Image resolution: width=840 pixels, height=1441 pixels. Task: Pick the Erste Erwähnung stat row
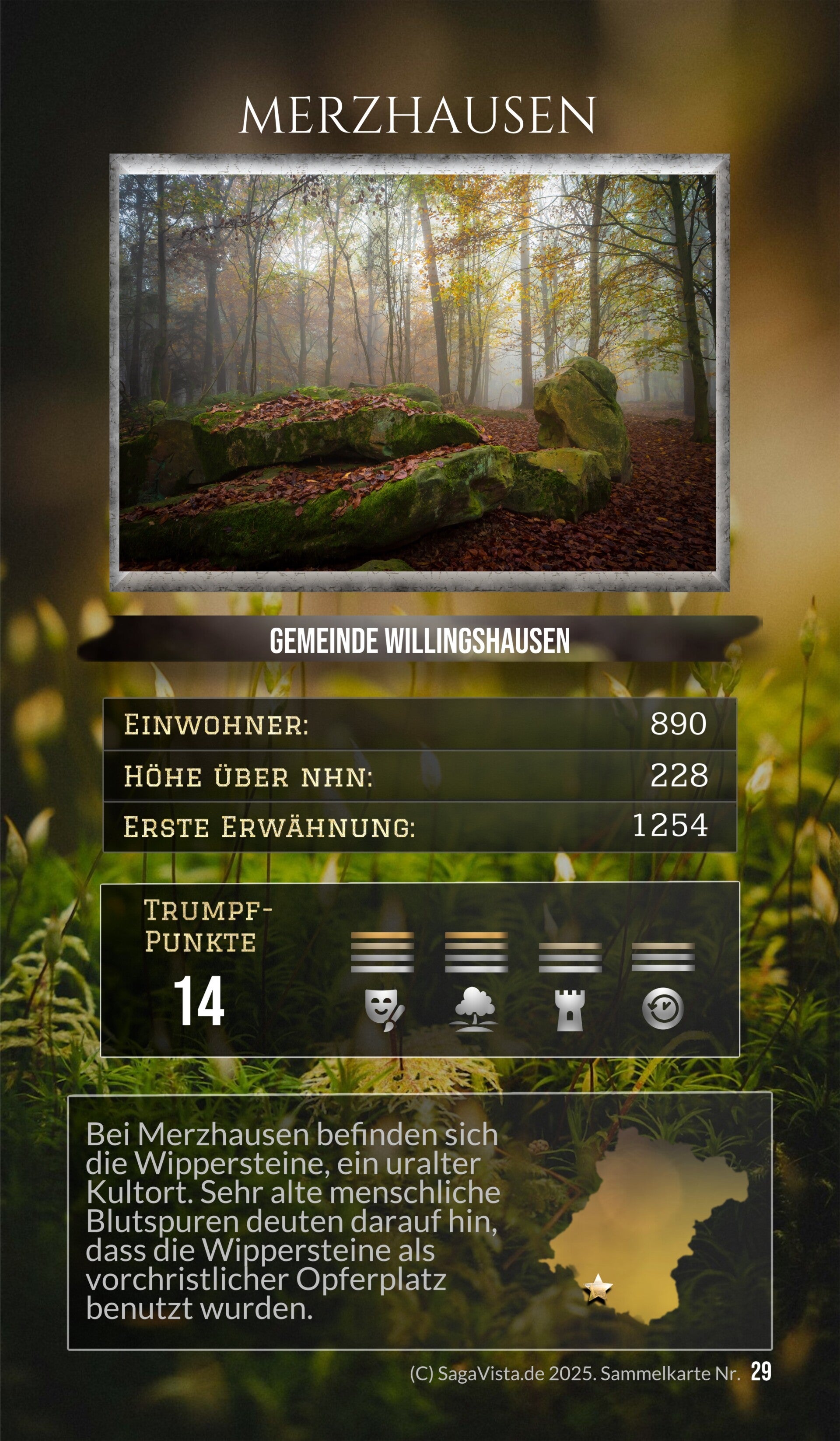[x=419, y=827]
